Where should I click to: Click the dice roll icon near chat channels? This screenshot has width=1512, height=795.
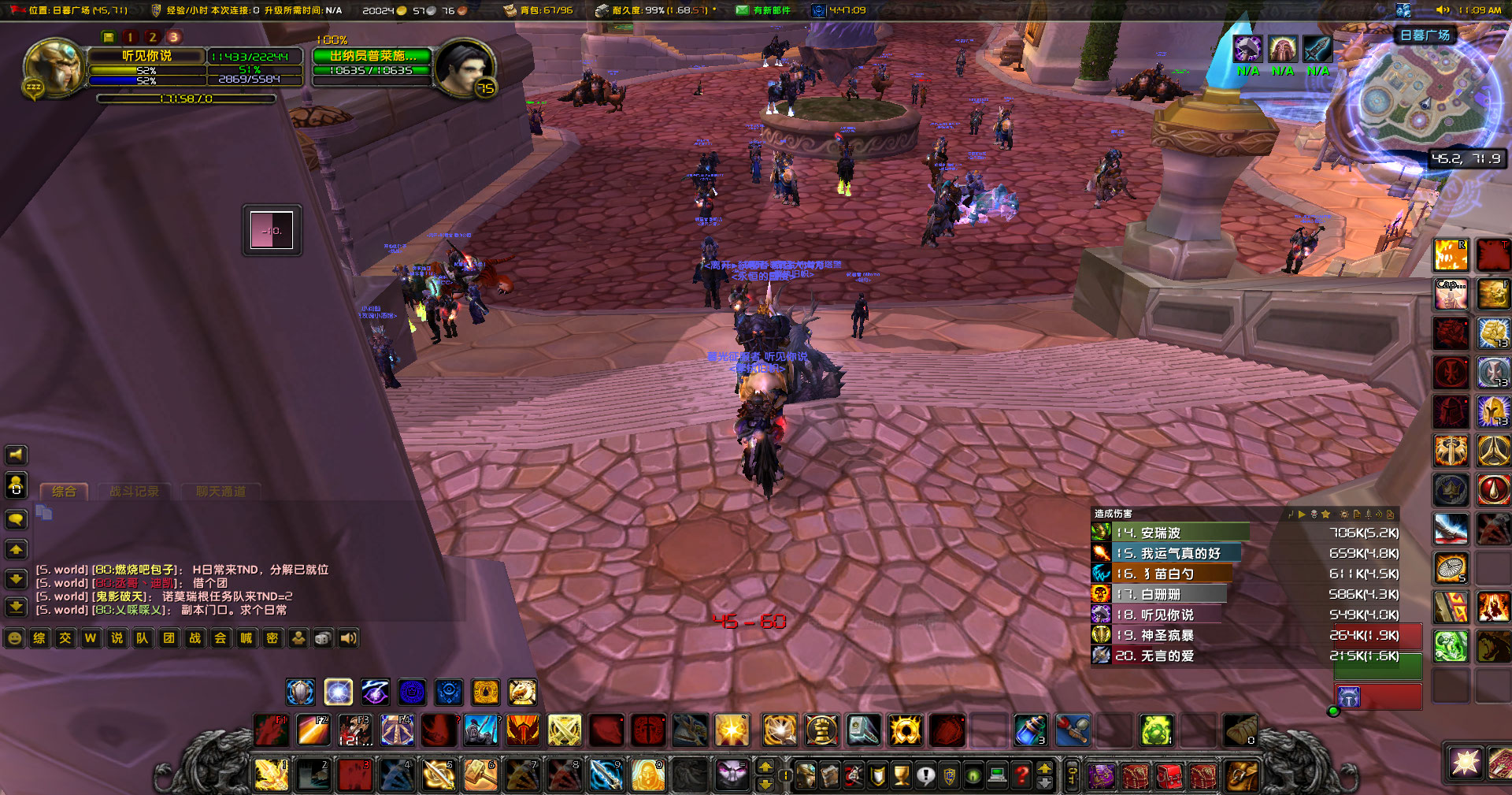point(323,638)
